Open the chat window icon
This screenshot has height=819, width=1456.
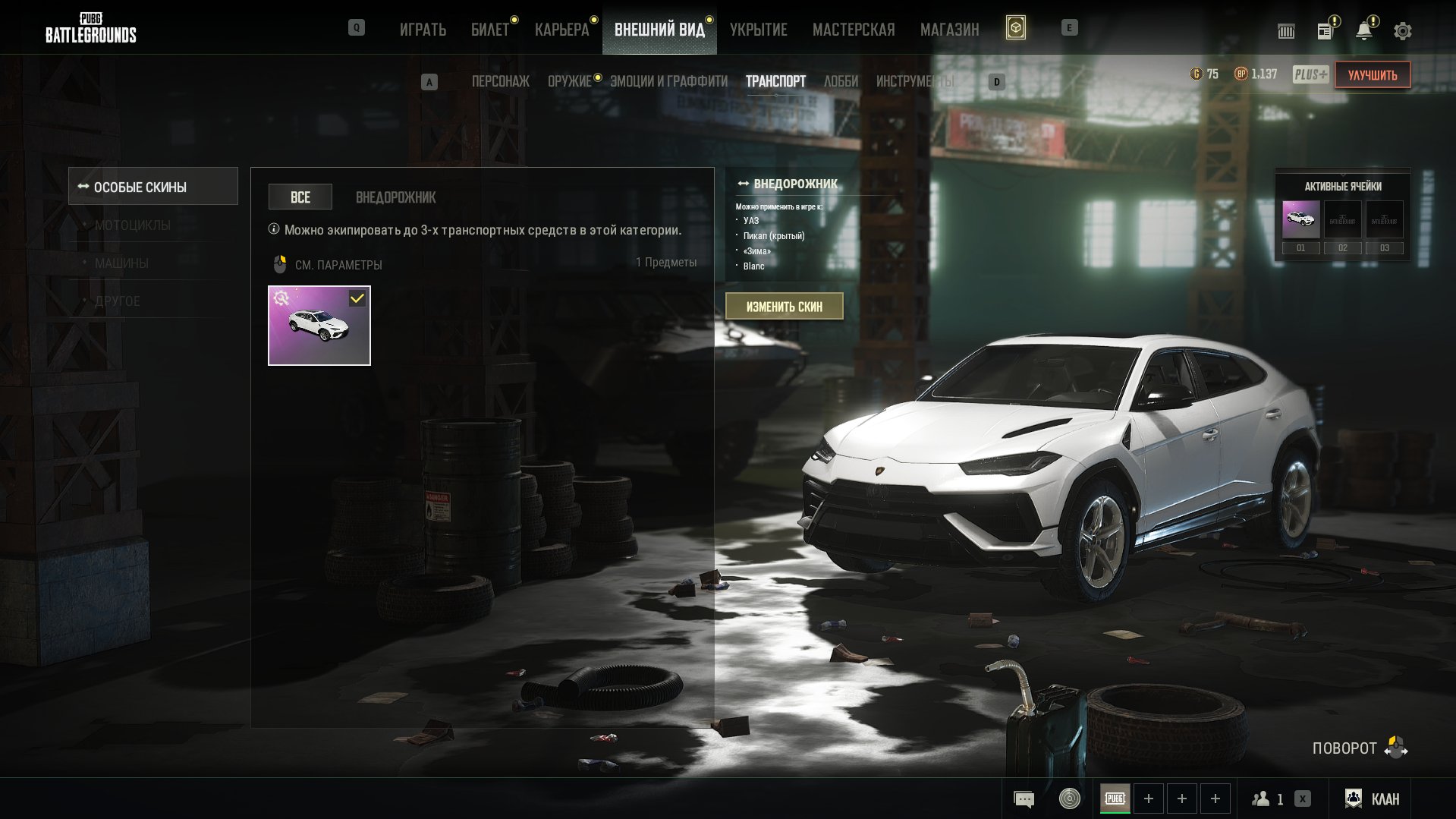[1024, 799]
